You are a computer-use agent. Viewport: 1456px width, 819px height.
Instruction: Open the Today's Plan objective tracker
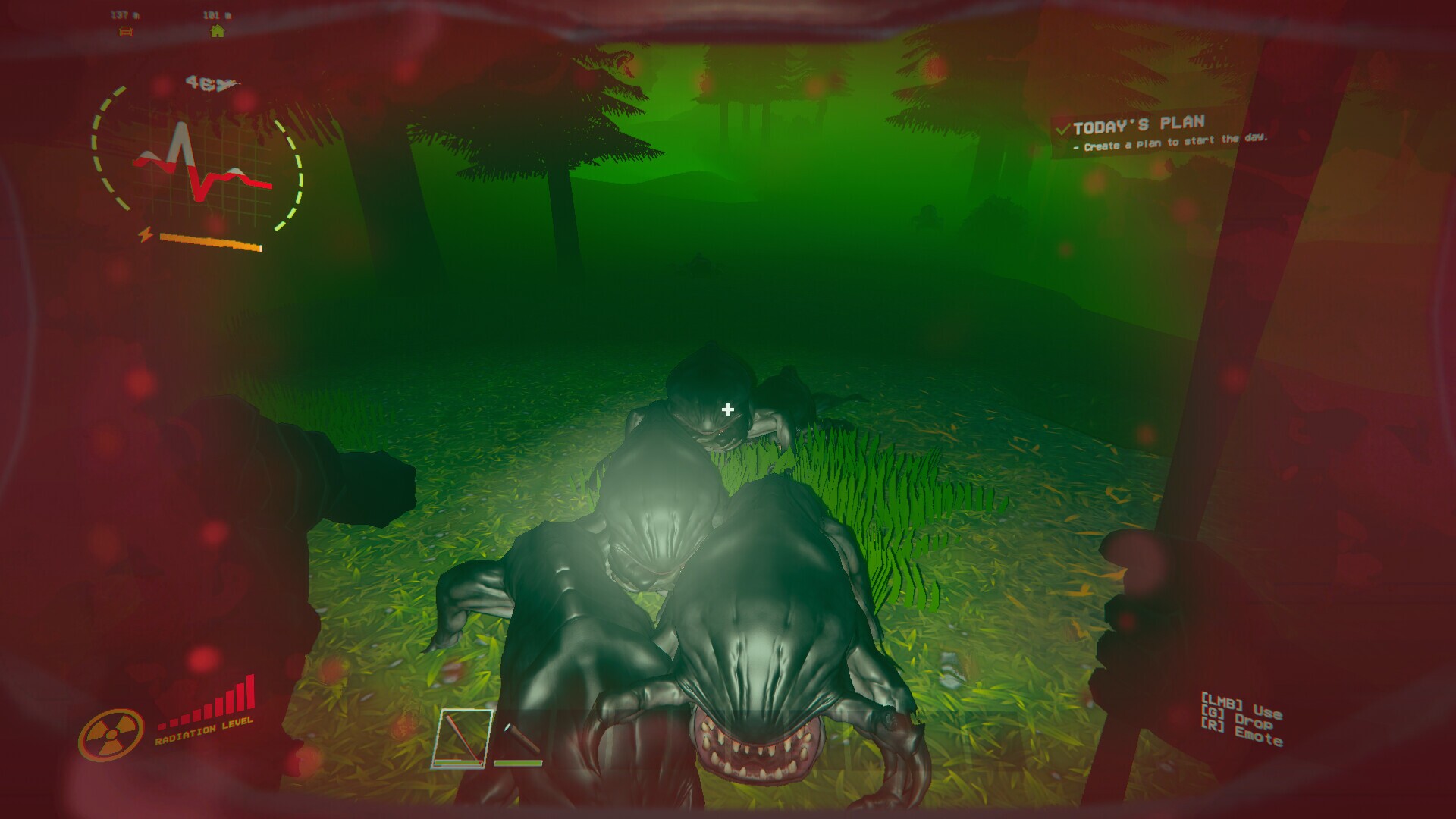click(1137, 124)
